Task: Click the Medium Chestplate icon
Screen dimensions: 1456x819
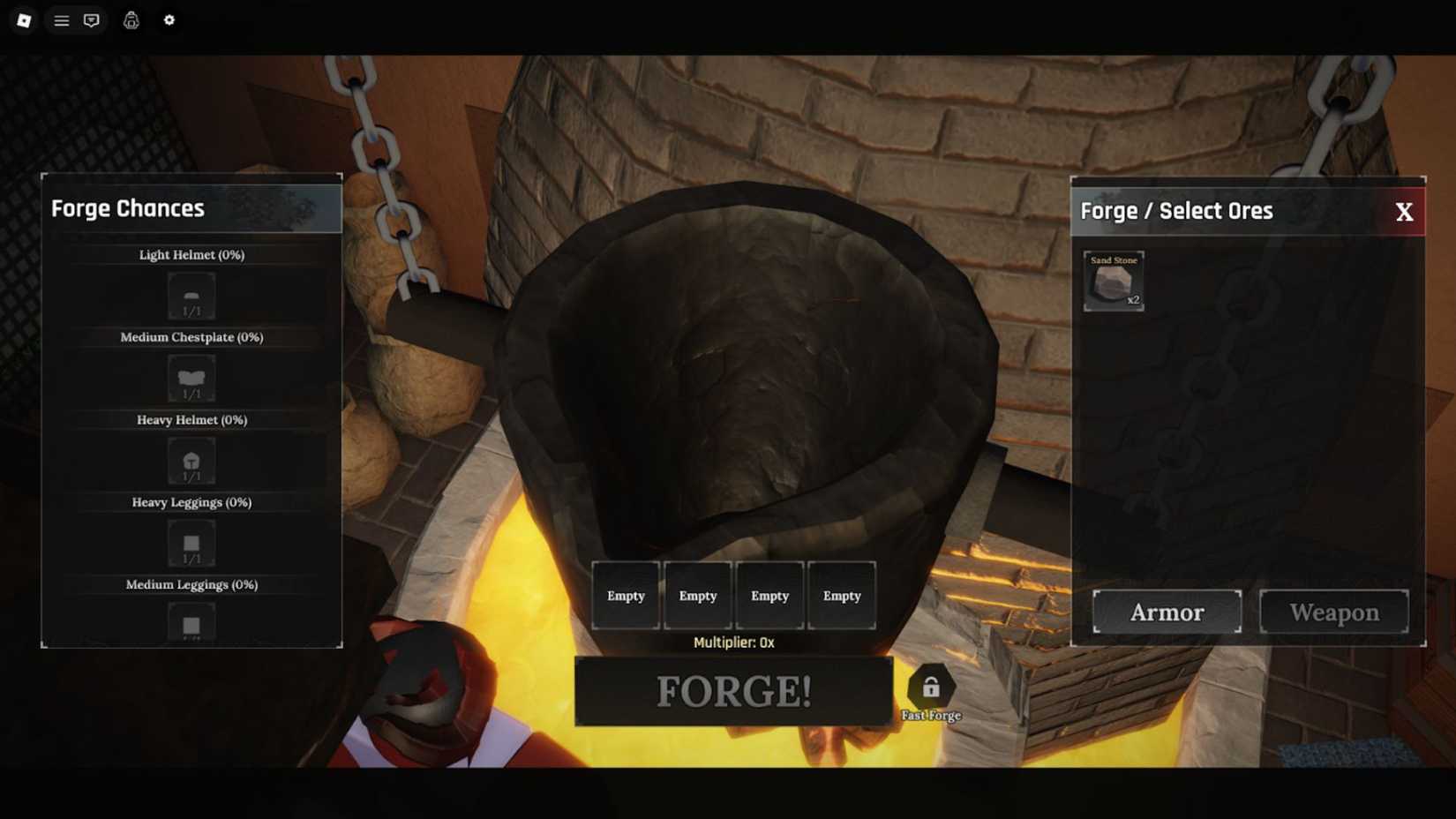Action: pyautogui.click(x=191, y=377)
